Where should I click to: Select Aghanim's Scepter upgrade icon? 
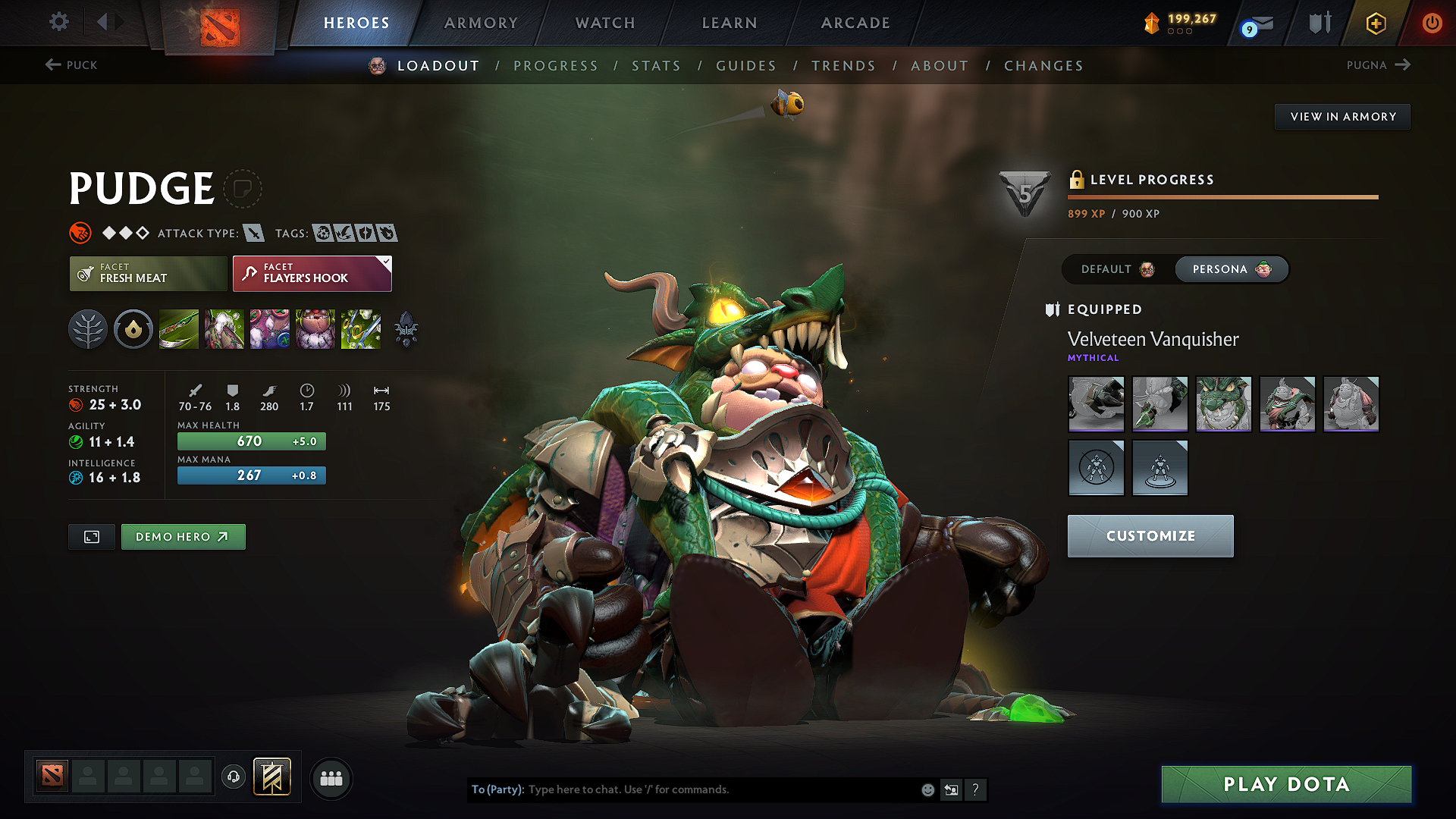406,328
